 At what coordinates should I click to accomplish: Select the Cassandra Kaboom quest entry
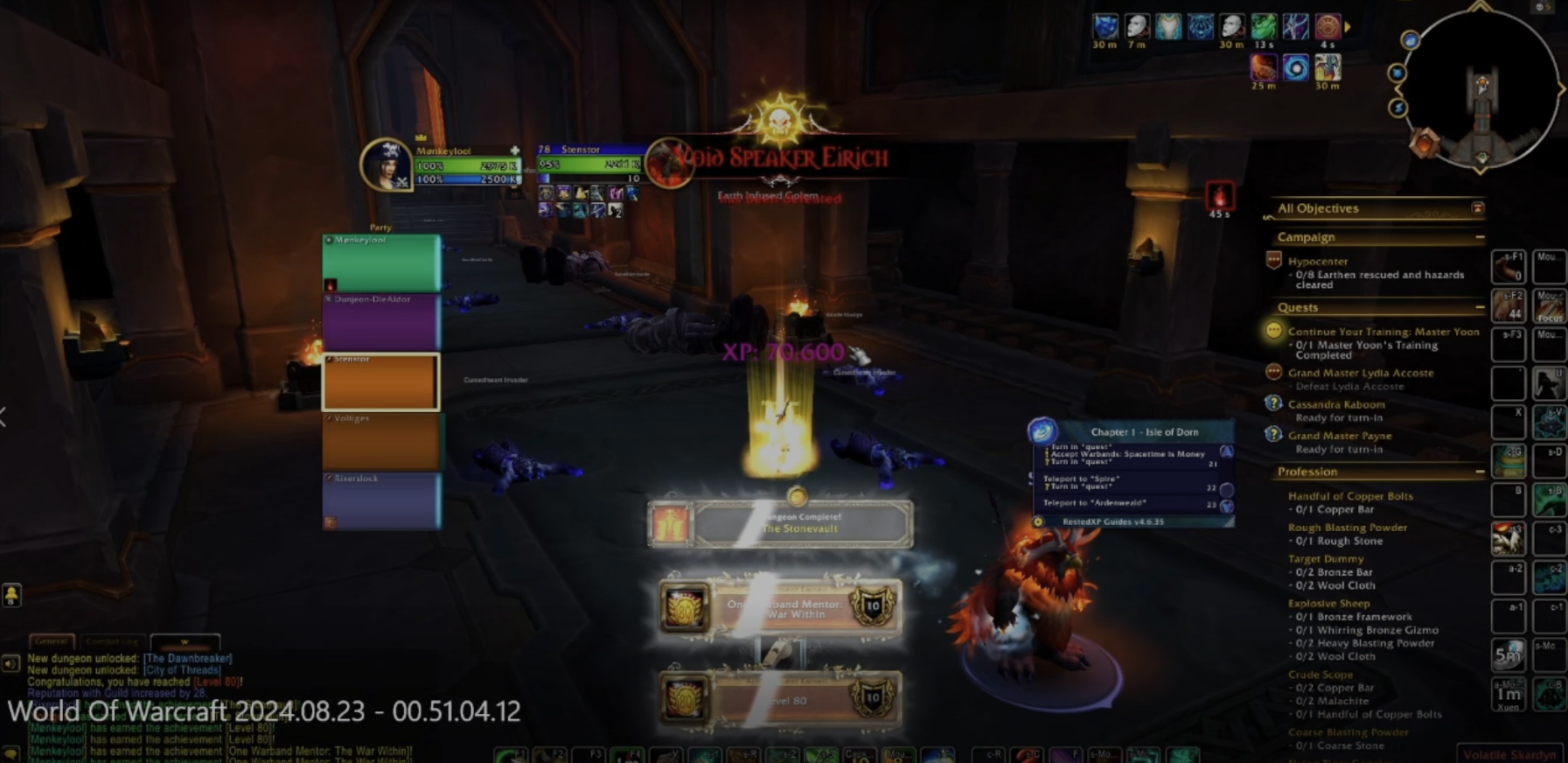click(1335, 404)
